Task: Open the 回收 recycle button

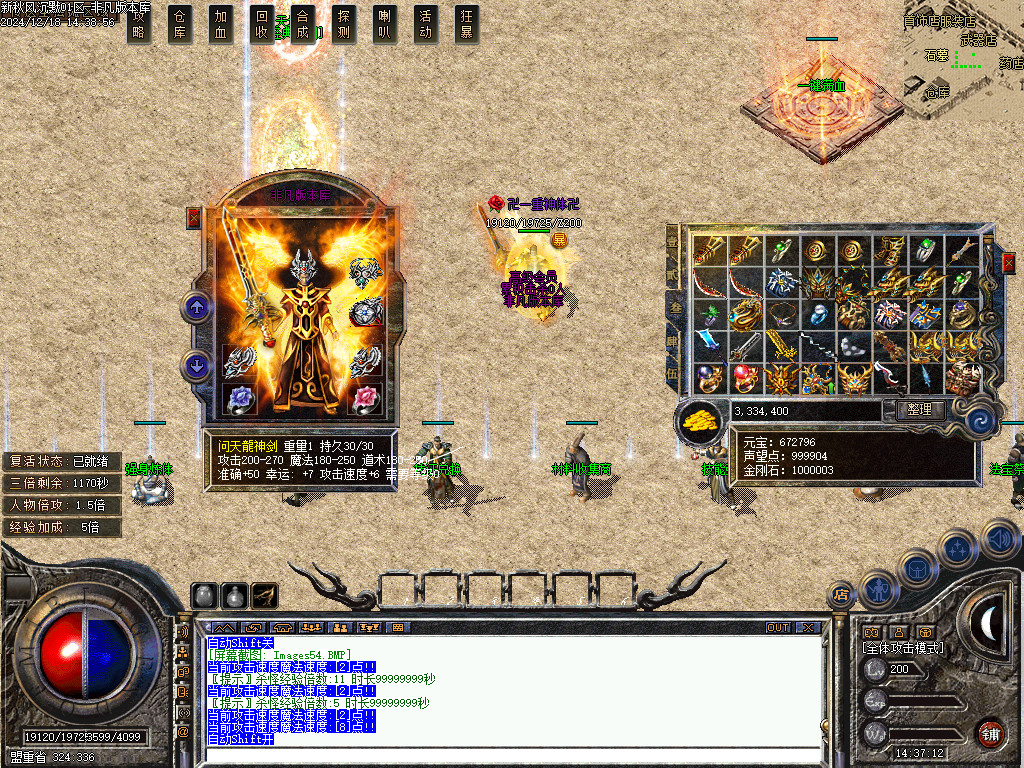Action: (x=262, y=24)
